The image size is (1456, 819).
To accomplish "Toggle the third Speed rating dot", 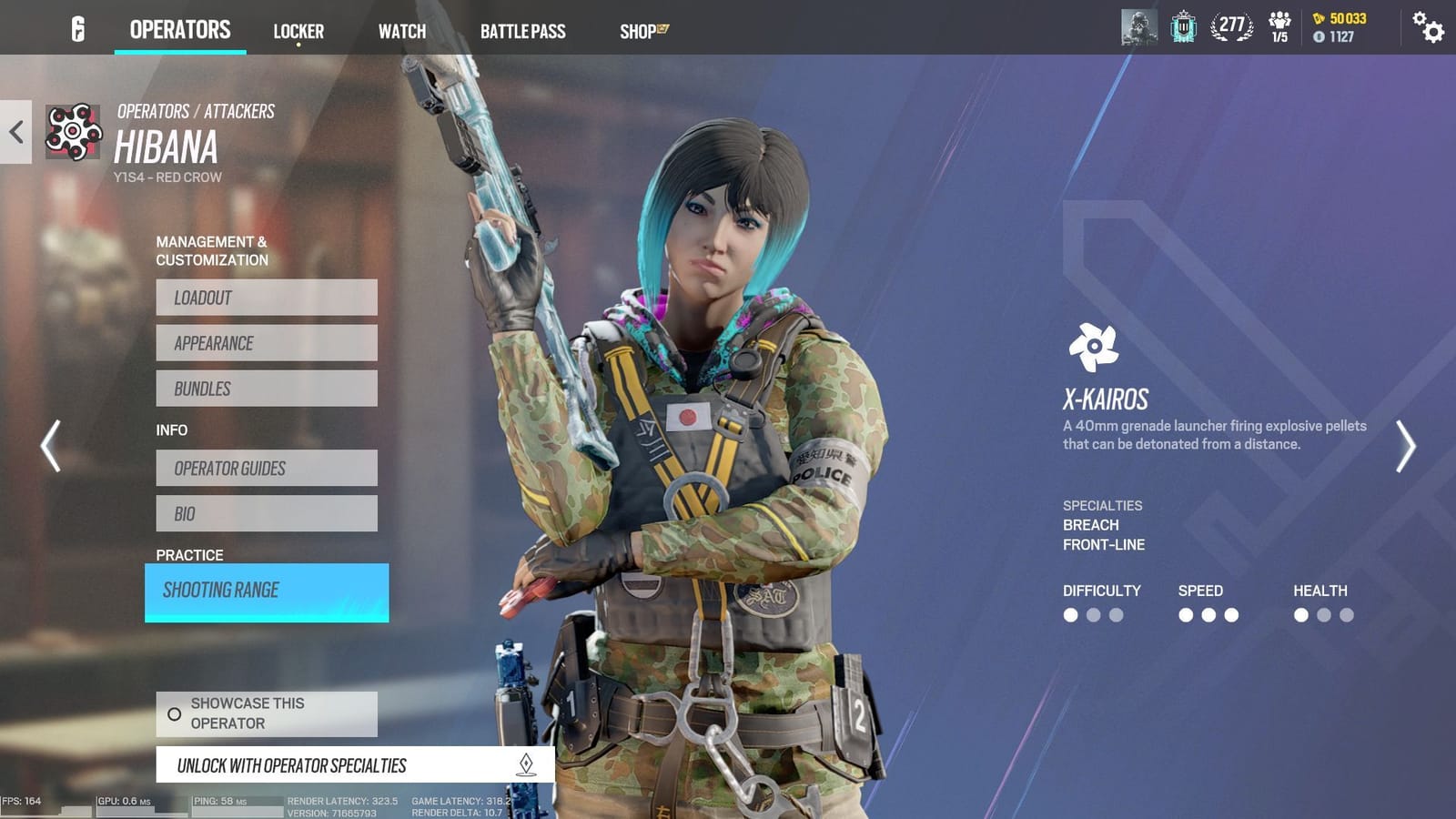I will [1230, 615].
